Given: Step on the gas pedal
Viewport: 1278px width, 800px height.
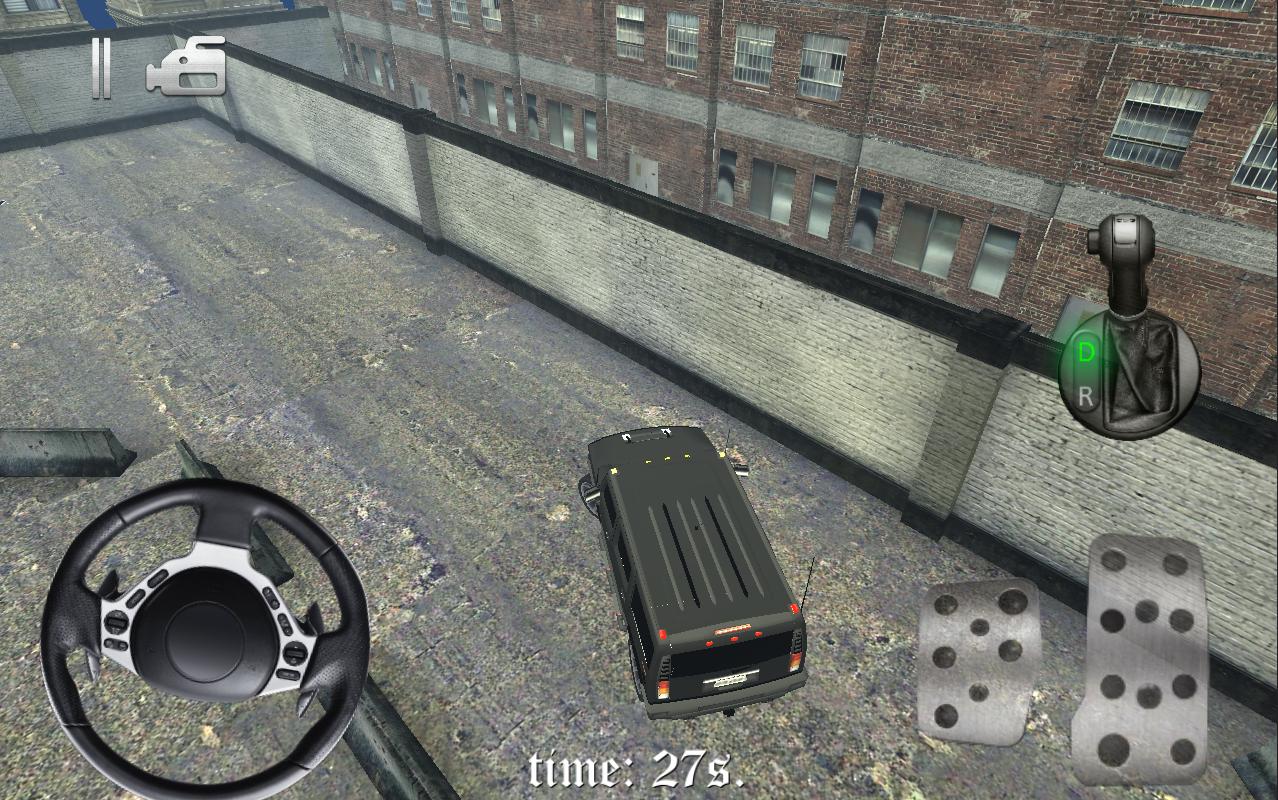Looking at the screenshot, I should pos(1146,662).
